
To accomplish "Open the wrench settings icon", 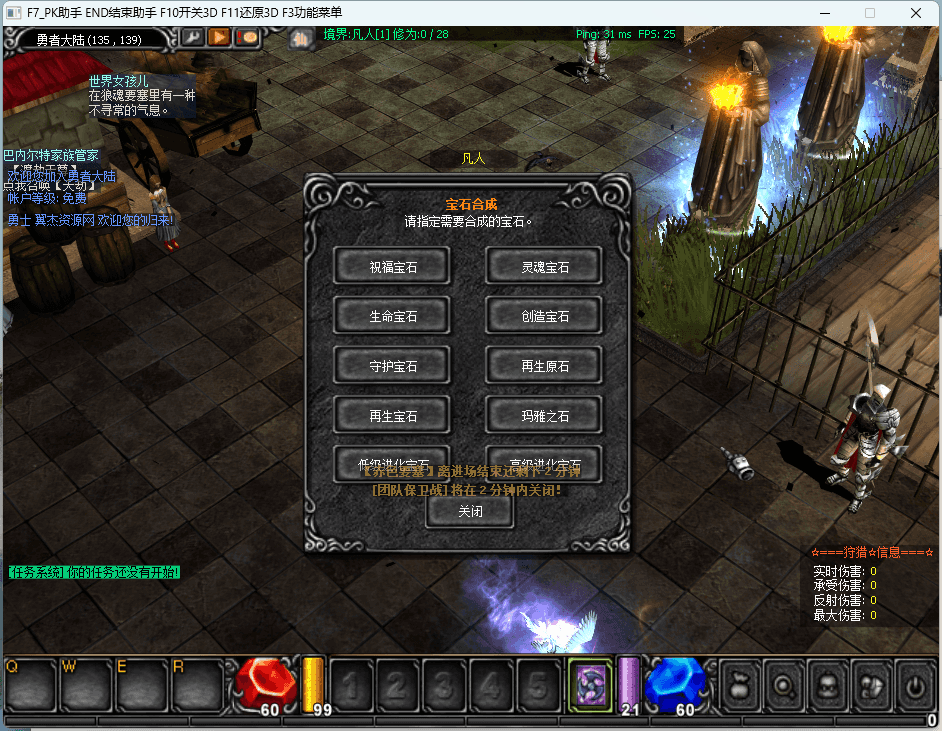I will pyautogui.click(x=192, y=37).
